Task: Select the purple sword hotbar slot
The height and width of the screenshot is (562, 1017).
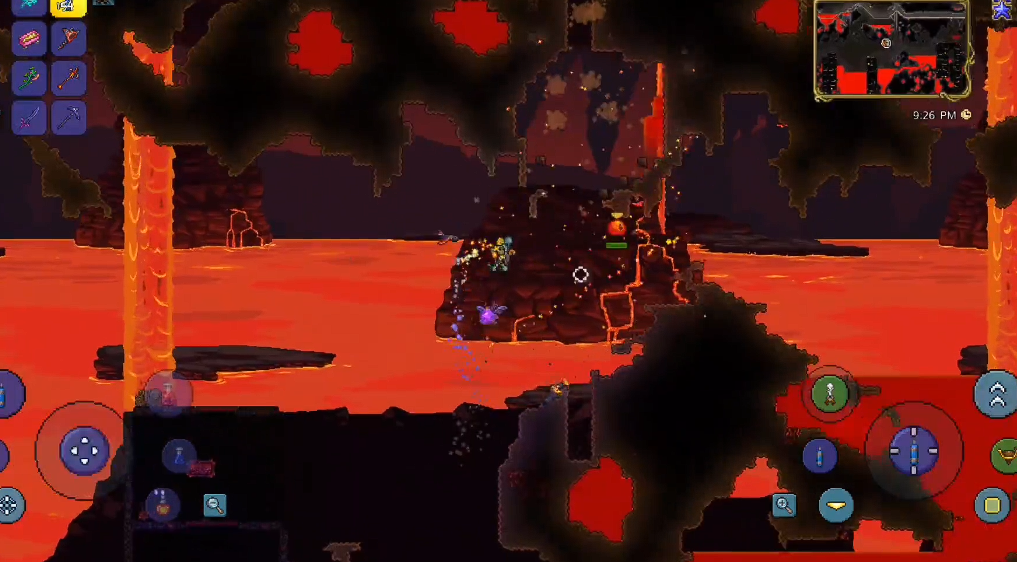Action: point(29,117)
